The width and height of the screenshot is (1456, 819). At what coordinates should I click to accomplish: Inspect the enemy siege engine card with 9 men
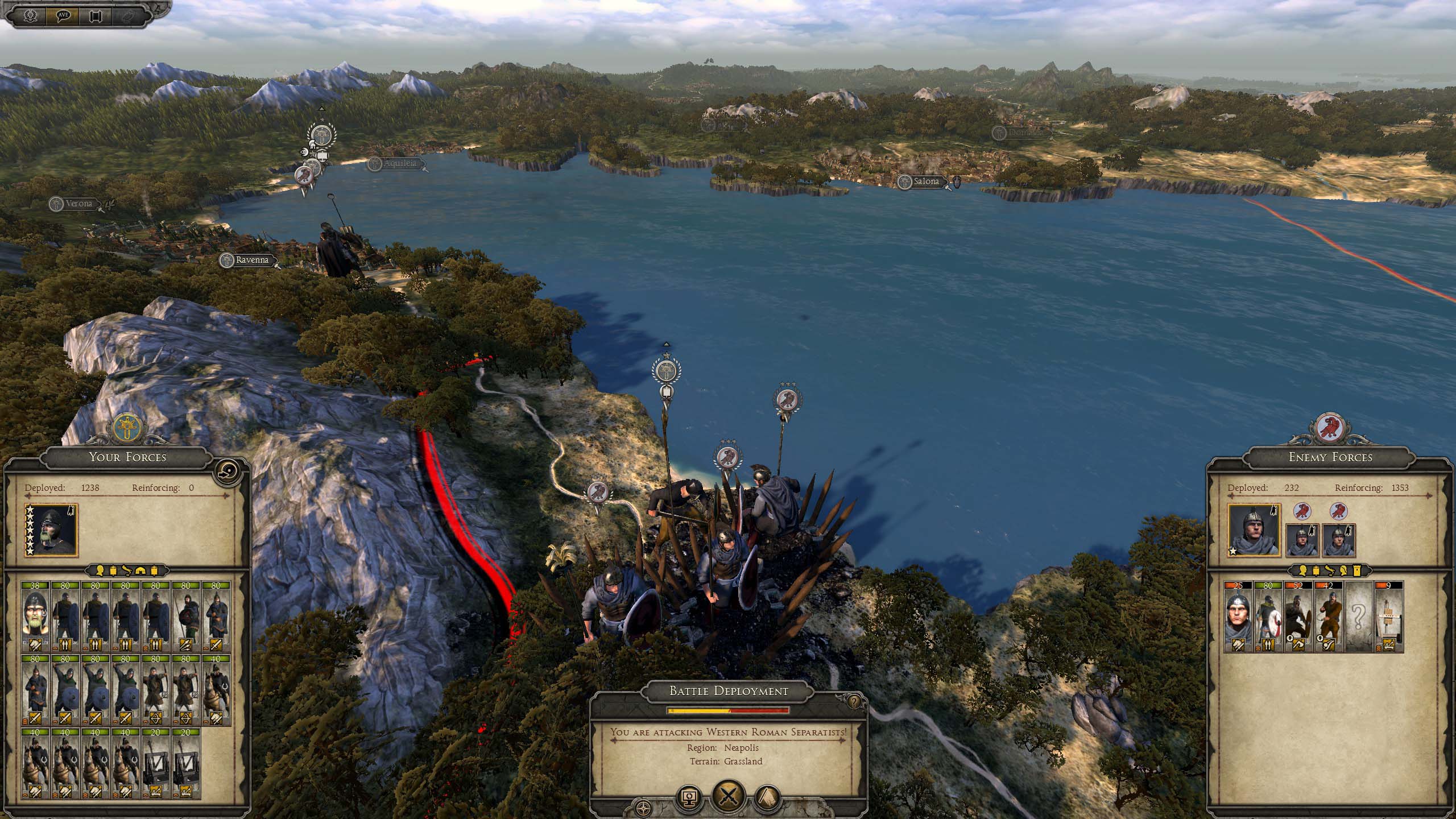tap(1388, 616)
